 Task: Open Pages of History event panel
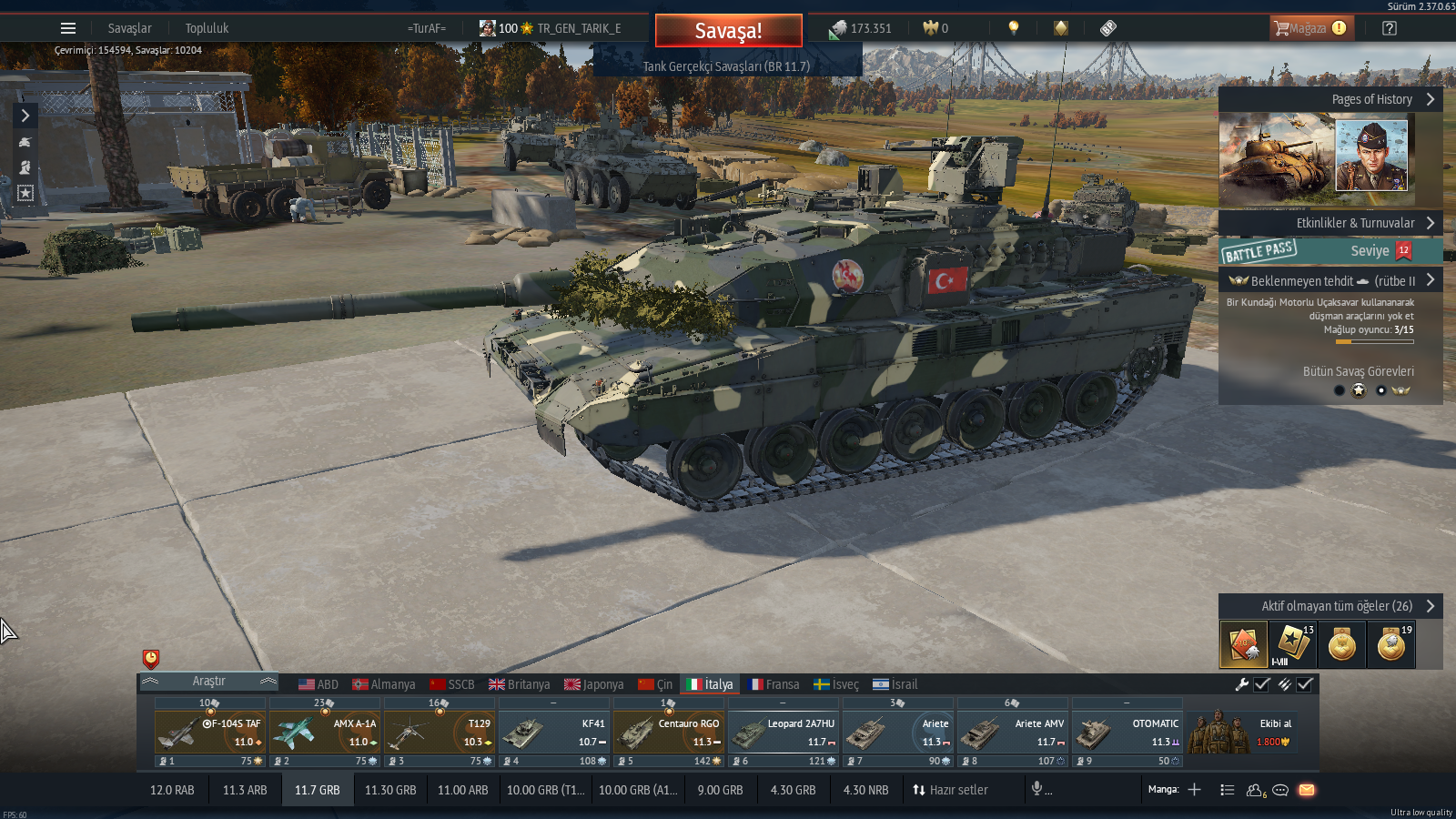tap(1330, 99)
